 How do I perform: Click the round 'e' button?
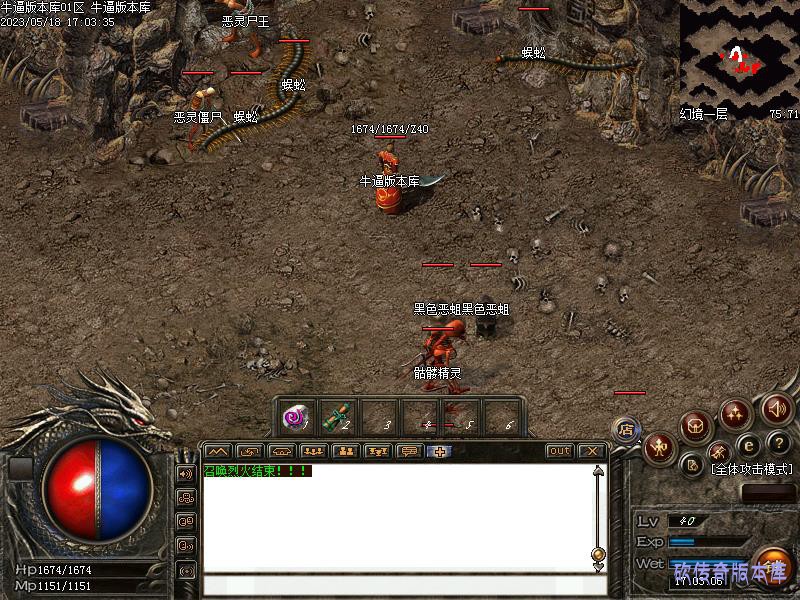pyautogui.click(x=748, y=445)
